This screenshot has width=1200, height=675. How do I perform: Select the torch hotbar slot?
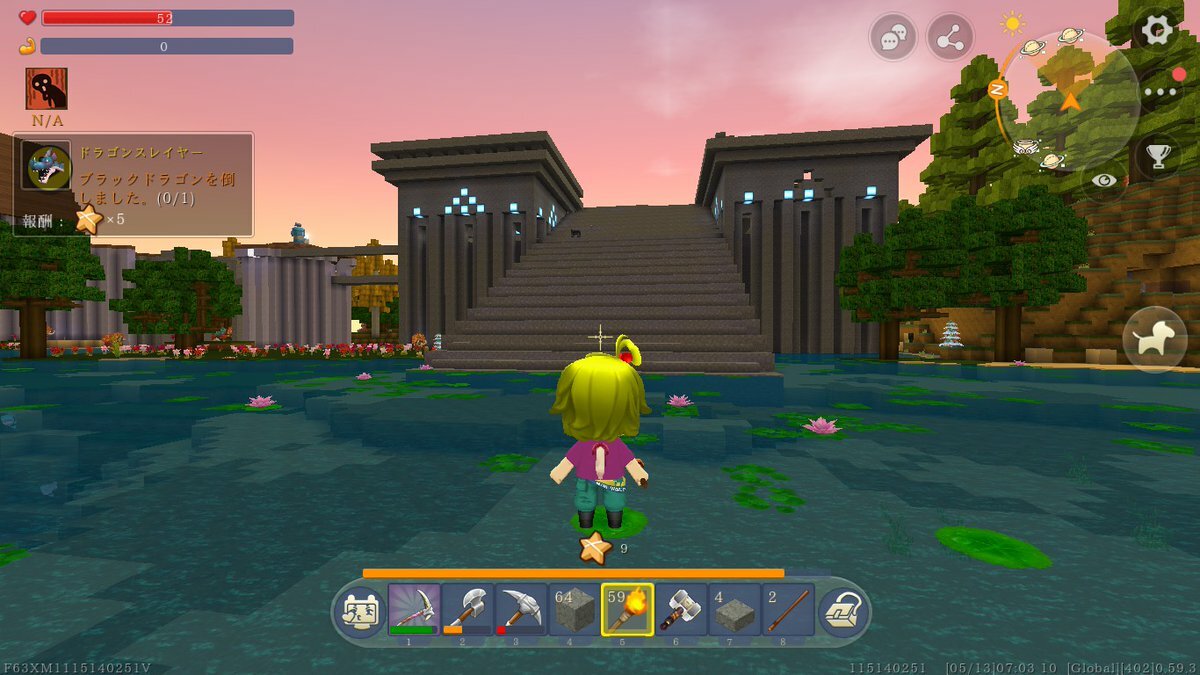(628, 609)
